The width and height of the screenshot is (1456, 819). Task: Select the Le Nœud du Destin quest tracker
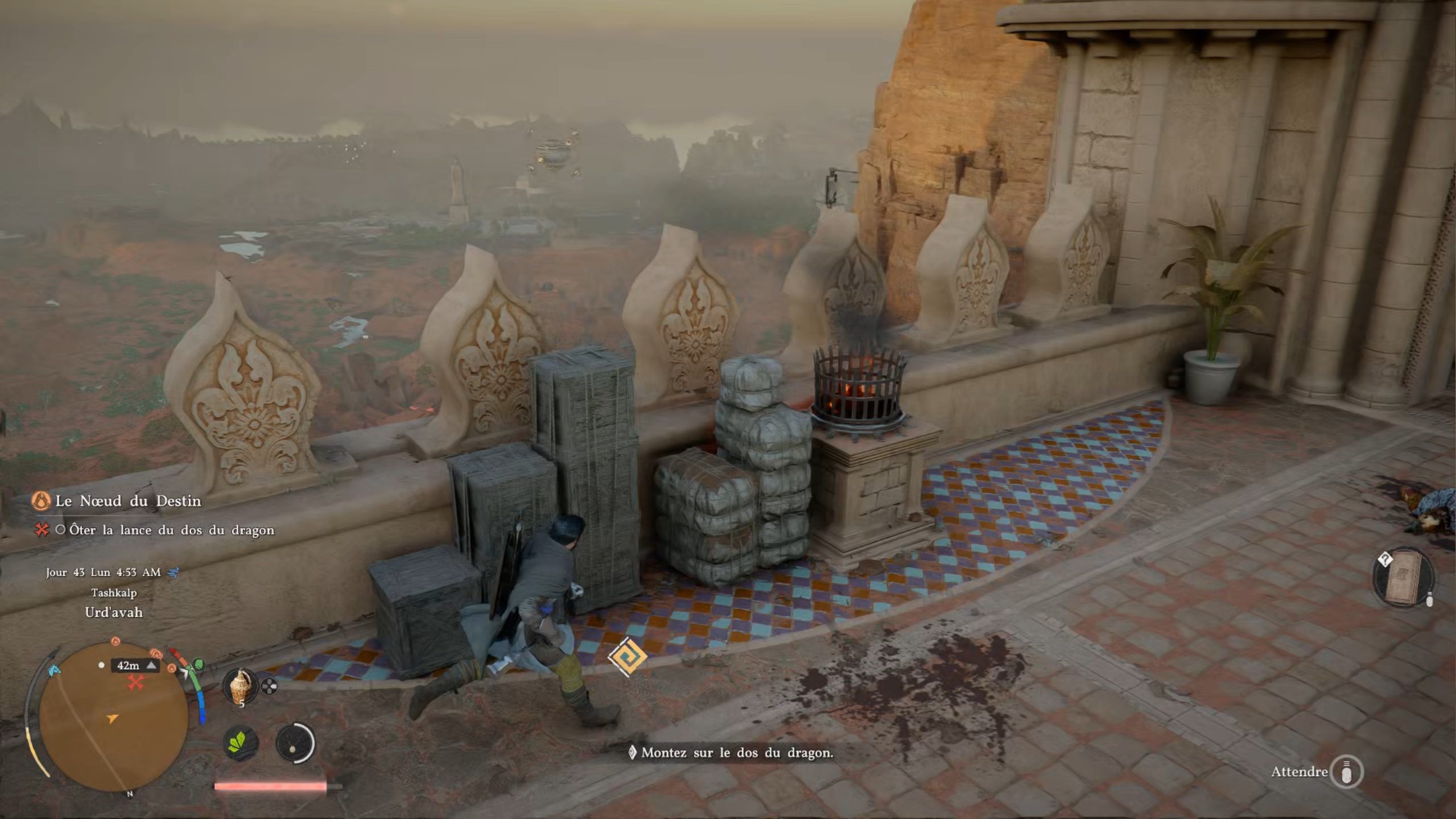[128, 501]
